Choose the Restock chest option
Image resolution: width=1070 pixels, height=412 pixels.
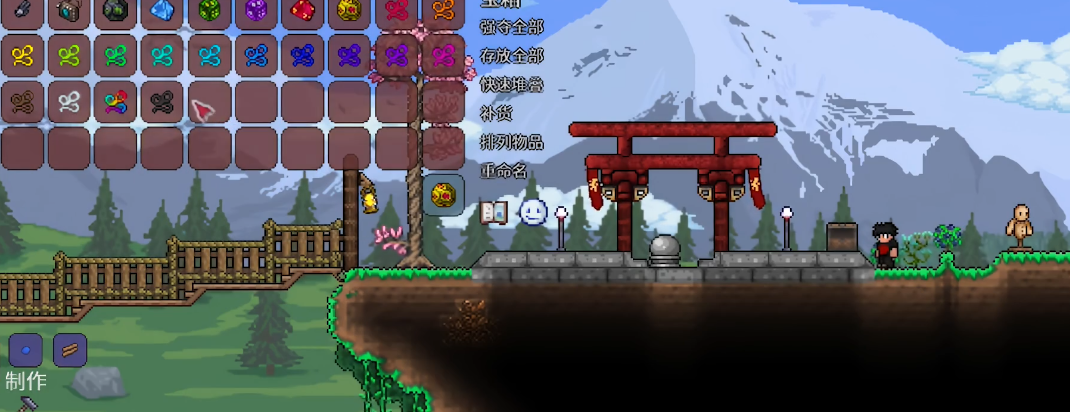(496, 113)
